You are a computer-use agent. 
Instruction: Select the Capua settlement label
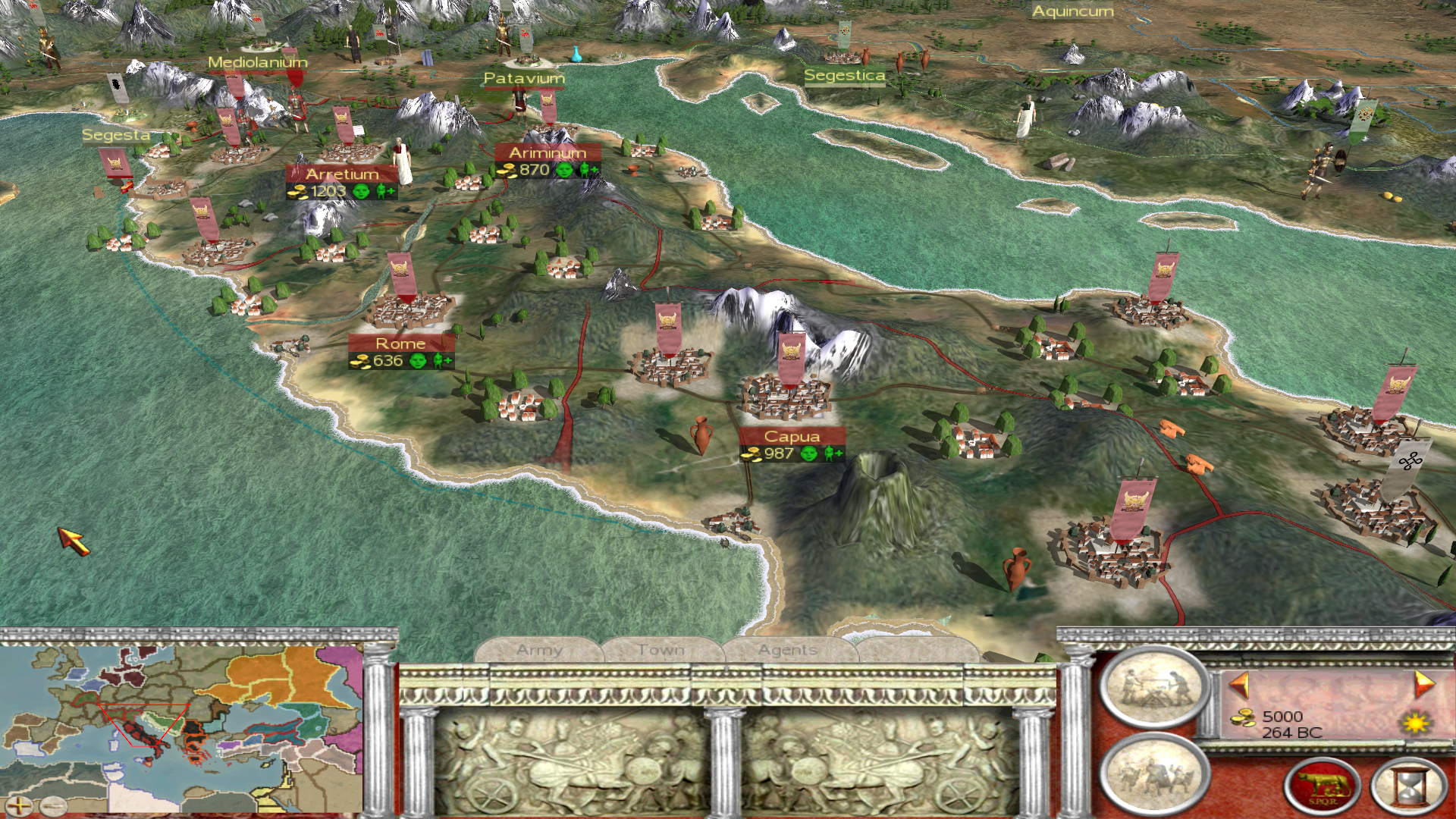tap(792, 437)
